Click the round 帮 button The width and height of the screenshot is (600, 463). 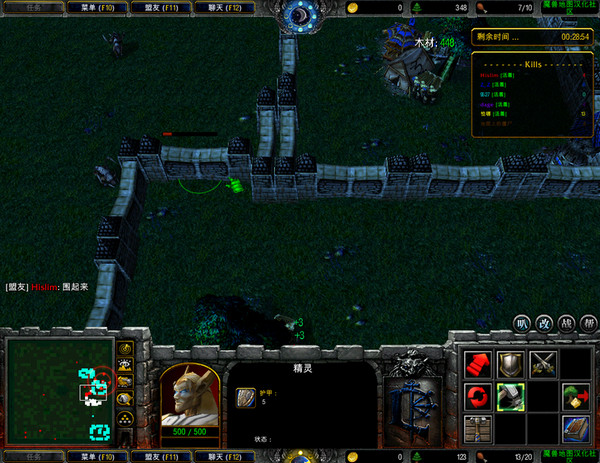pyautogui.click(x=589, y=323)
